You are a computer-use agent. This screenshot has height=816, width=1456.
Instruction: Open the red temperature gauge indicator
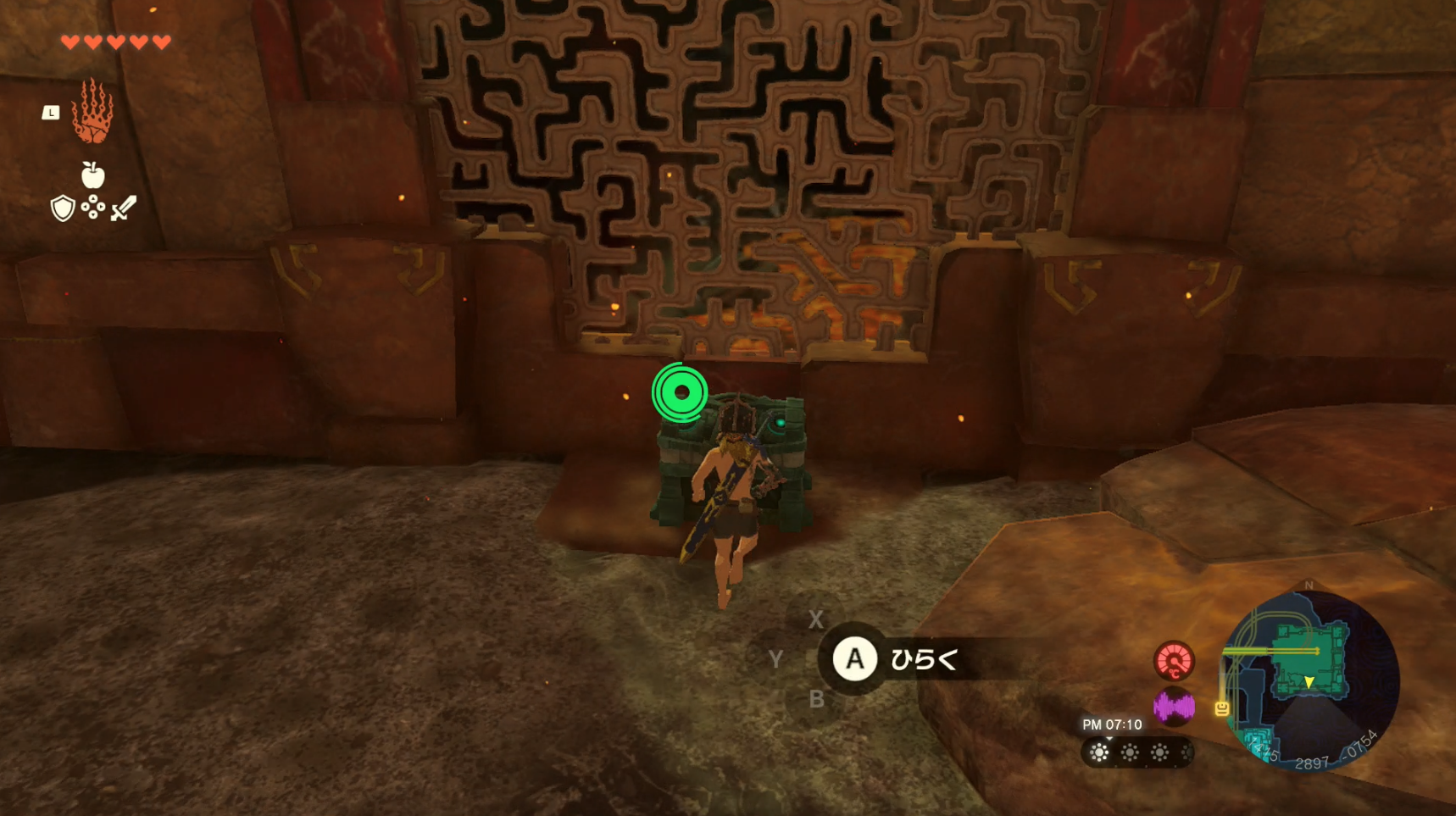coord(1174,661)
